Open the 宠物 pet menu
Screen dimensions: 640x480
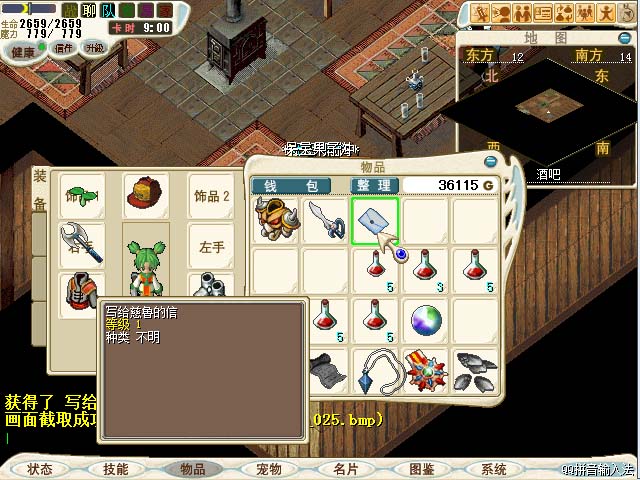(x=268, y=469)
